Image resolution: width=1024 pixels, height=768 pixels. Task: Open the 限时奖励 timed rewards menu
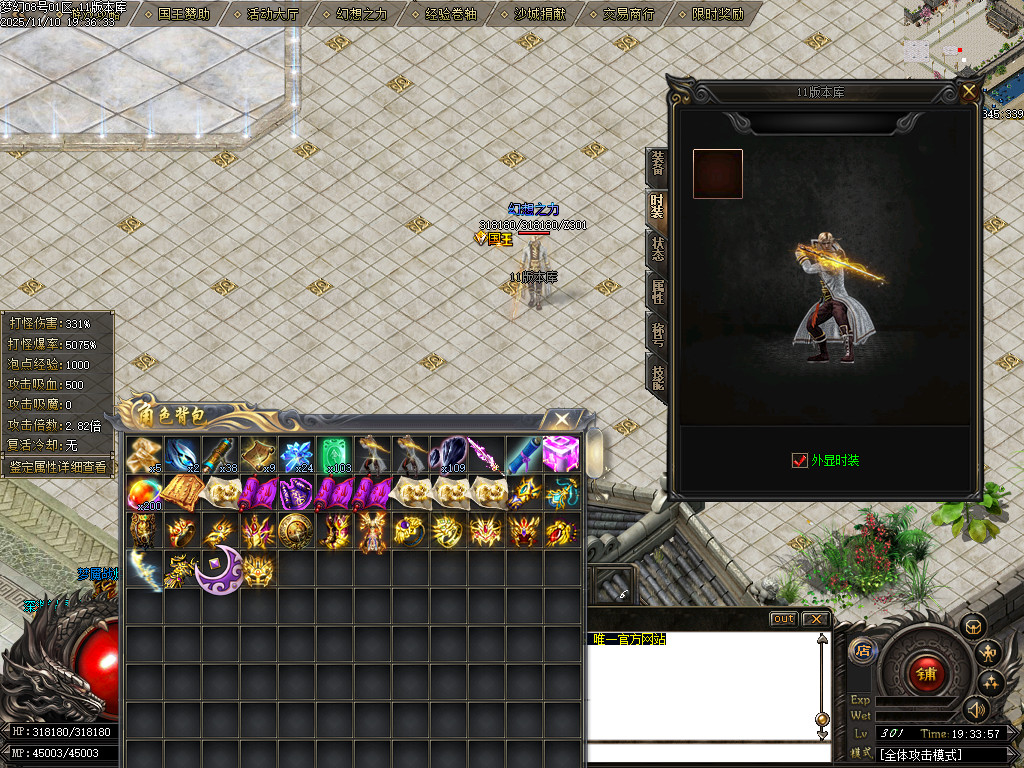[x=717, y=14]
